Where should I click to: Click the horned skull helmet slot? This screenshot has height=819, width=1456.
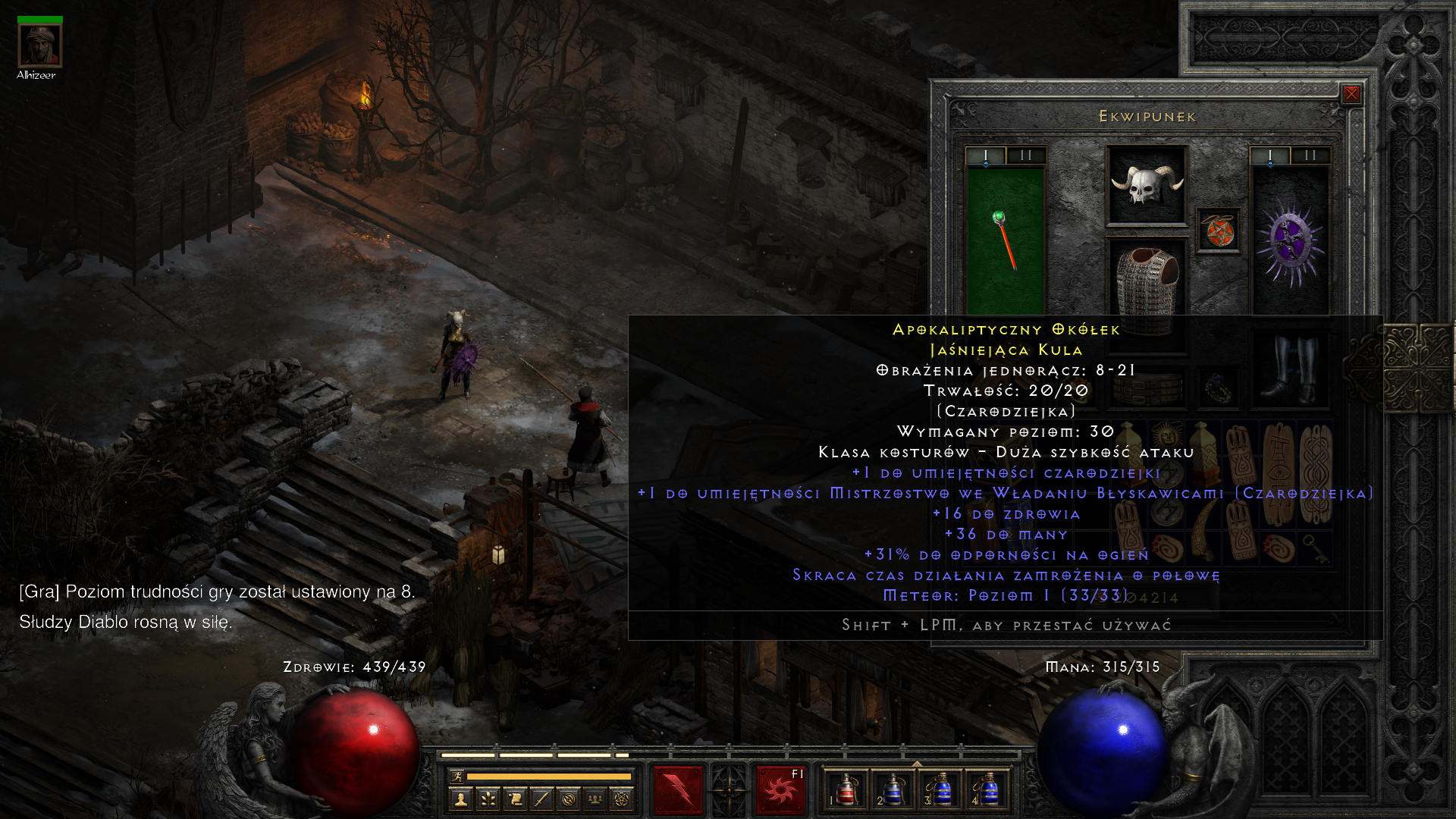(x=1147, y=185)
